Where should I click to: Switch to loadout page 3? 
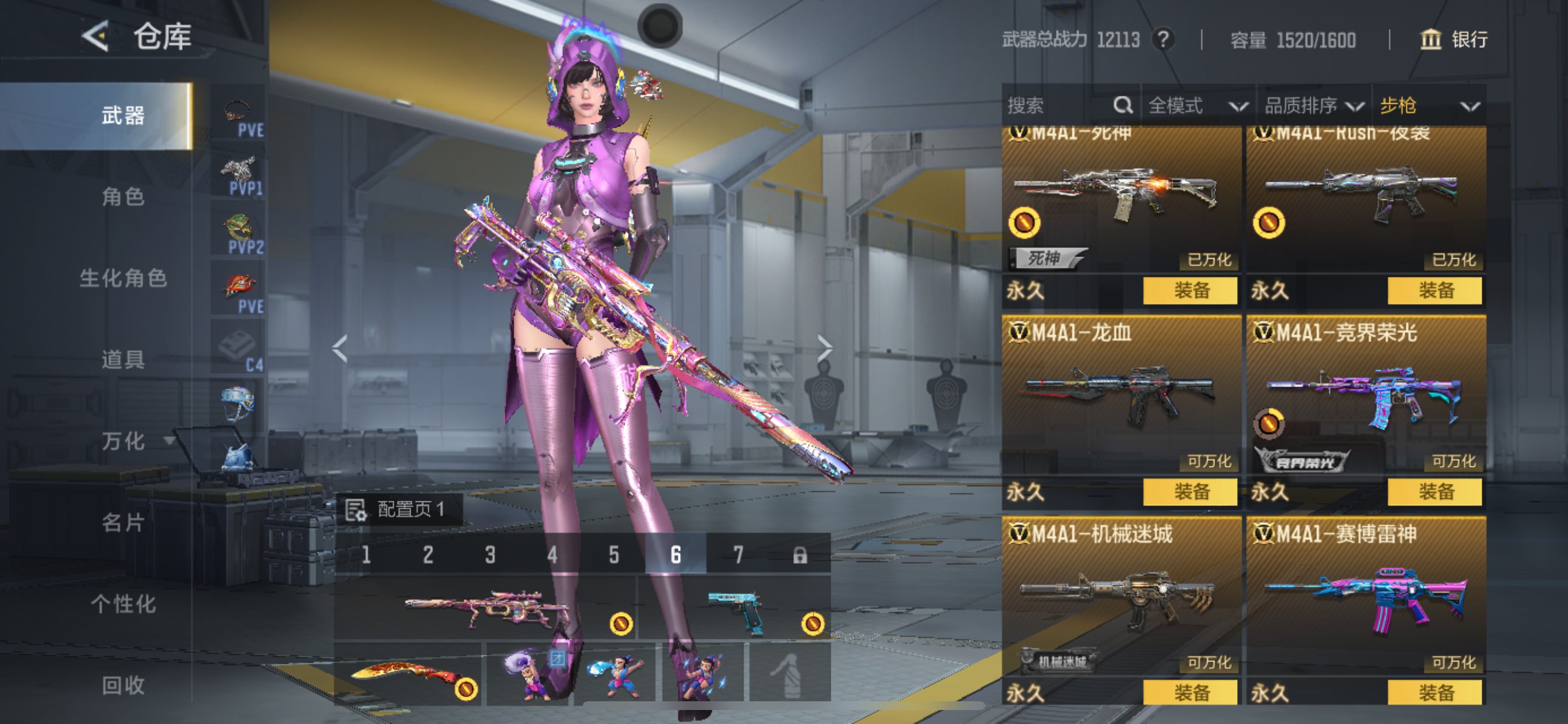point(490,555)
